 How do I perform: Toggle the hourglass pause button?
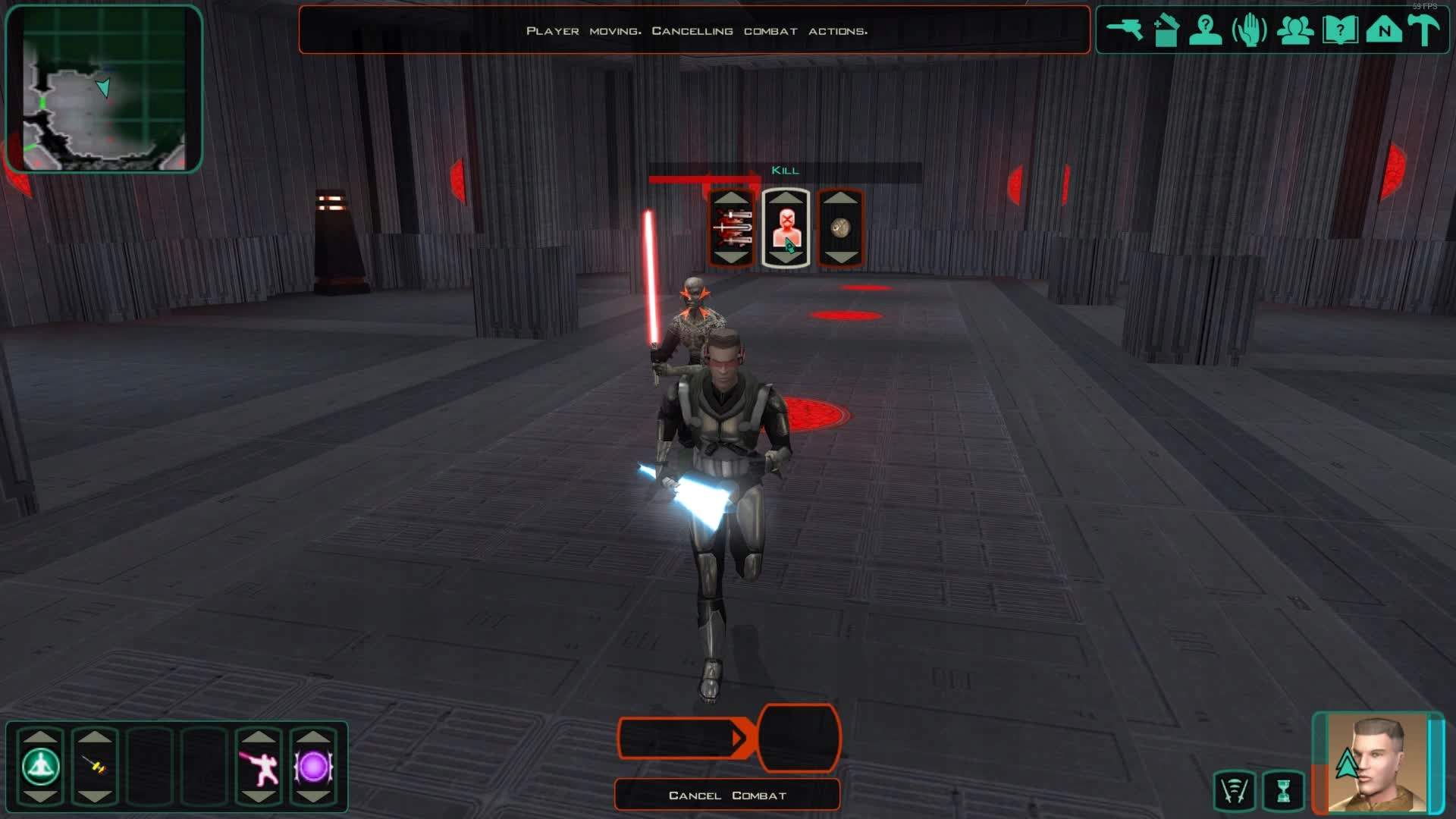coord(1283,791)
